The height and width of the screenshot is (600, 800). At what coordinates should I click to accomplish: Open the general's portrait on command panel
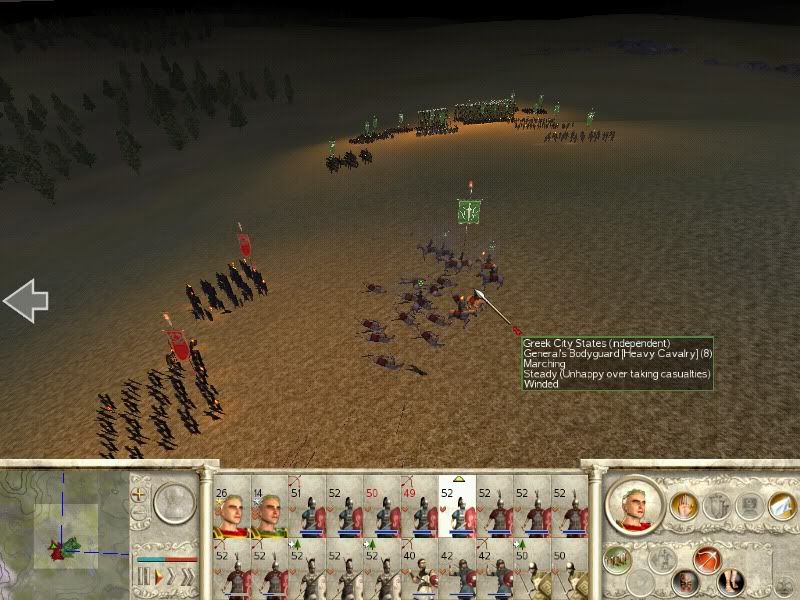(632, 505)
